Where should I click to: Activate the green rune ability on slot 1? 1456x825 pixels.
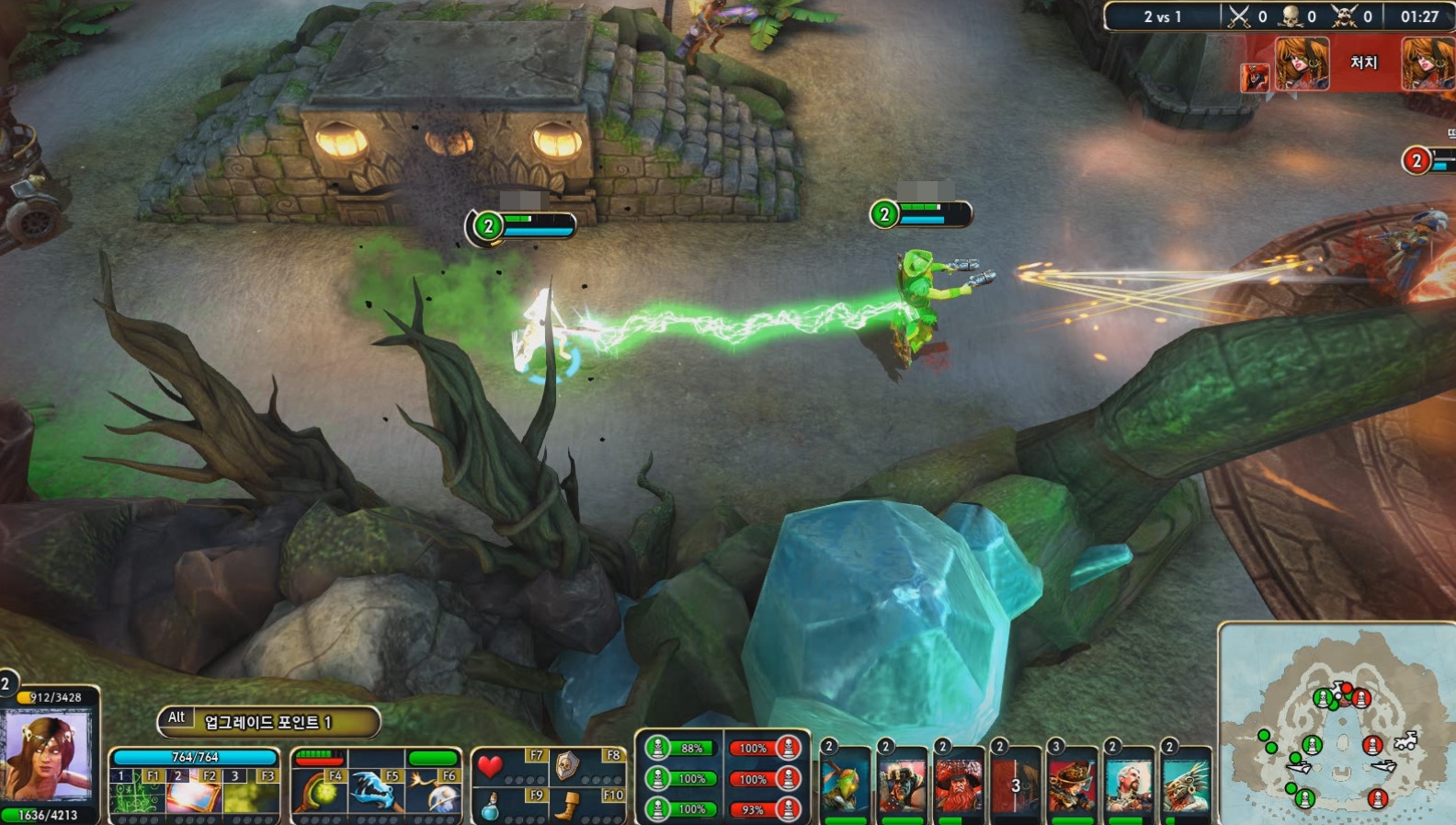click(137, 796)
